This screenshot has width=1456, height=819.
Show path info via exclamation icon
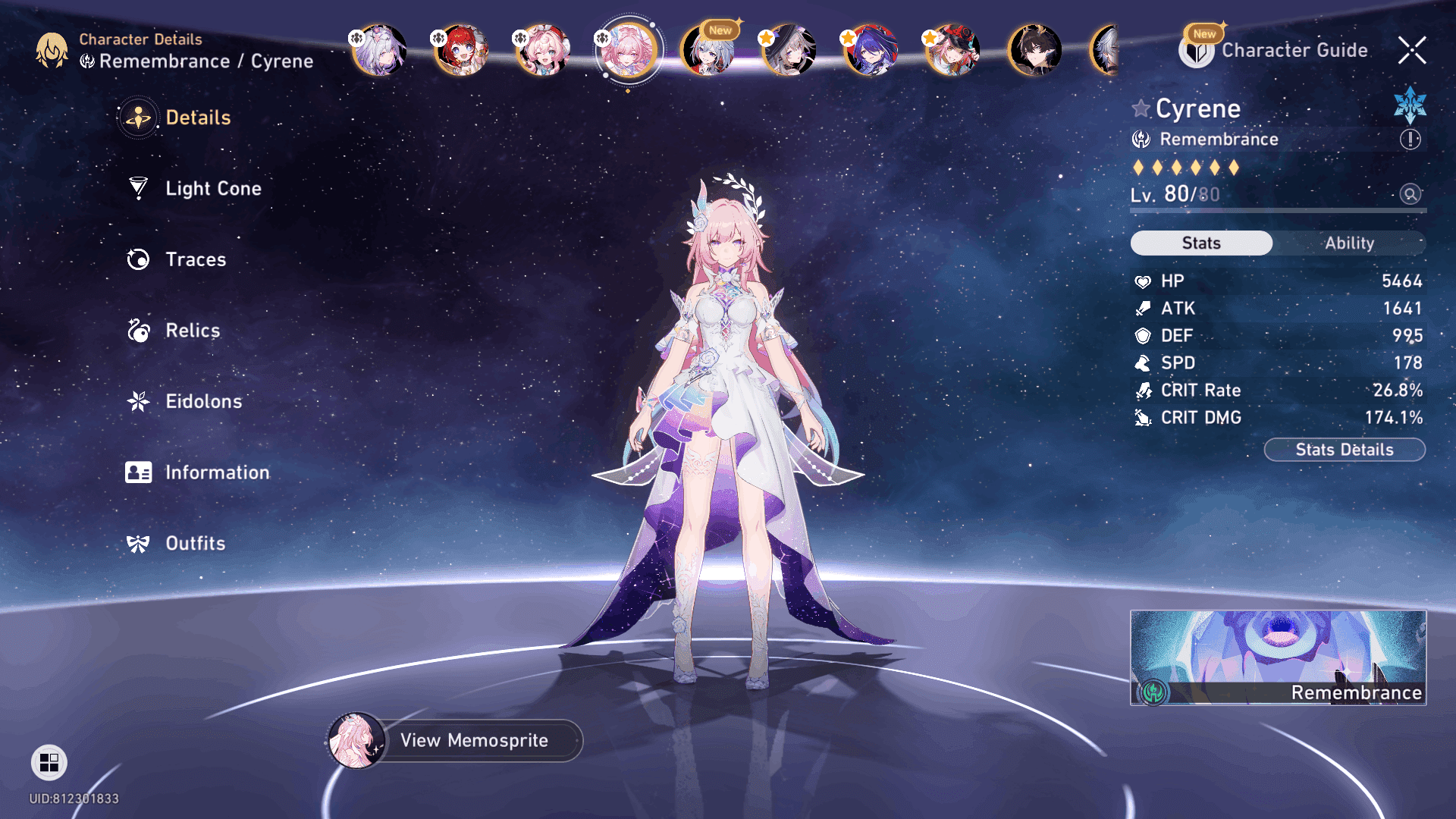pyautogui.click(x=1410, y=140)
